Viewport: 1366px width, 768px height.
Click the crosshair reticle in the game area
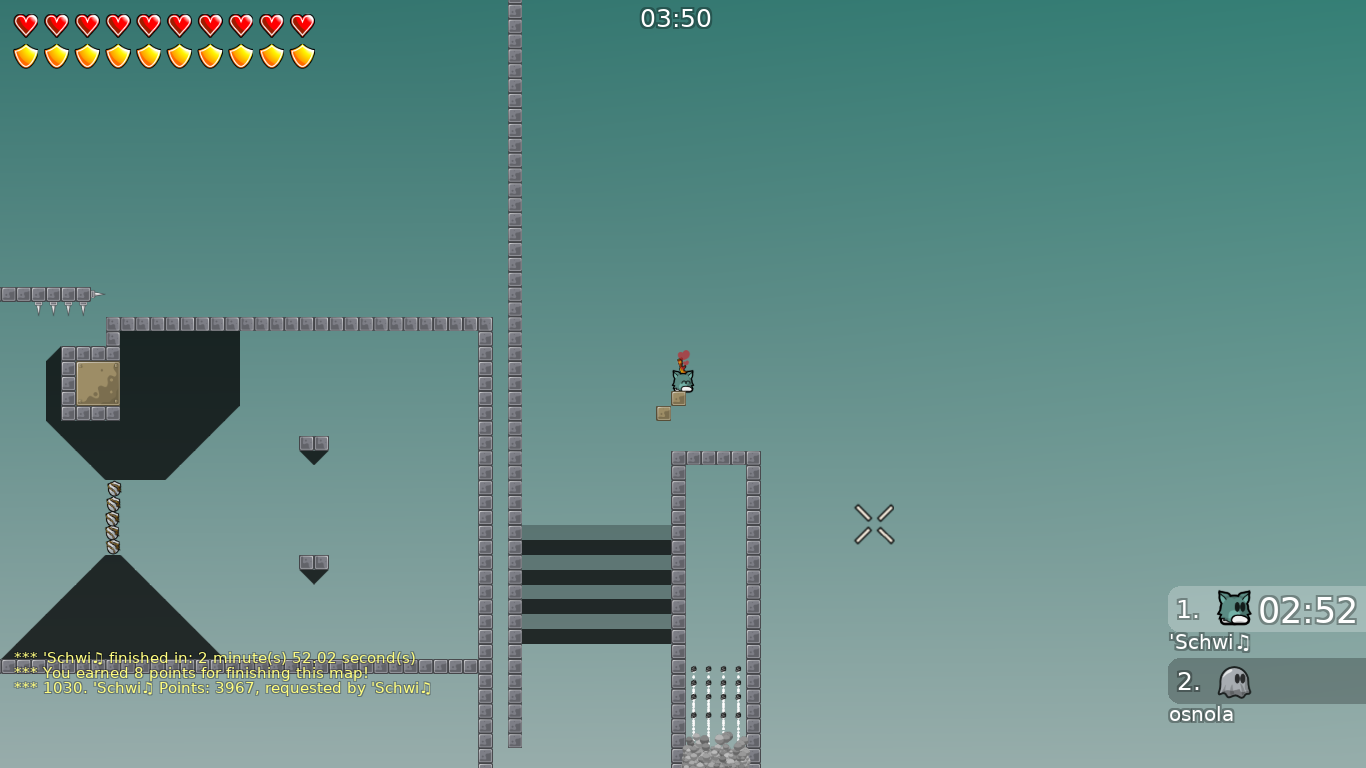pyautogui.click(x=872, y=524)
